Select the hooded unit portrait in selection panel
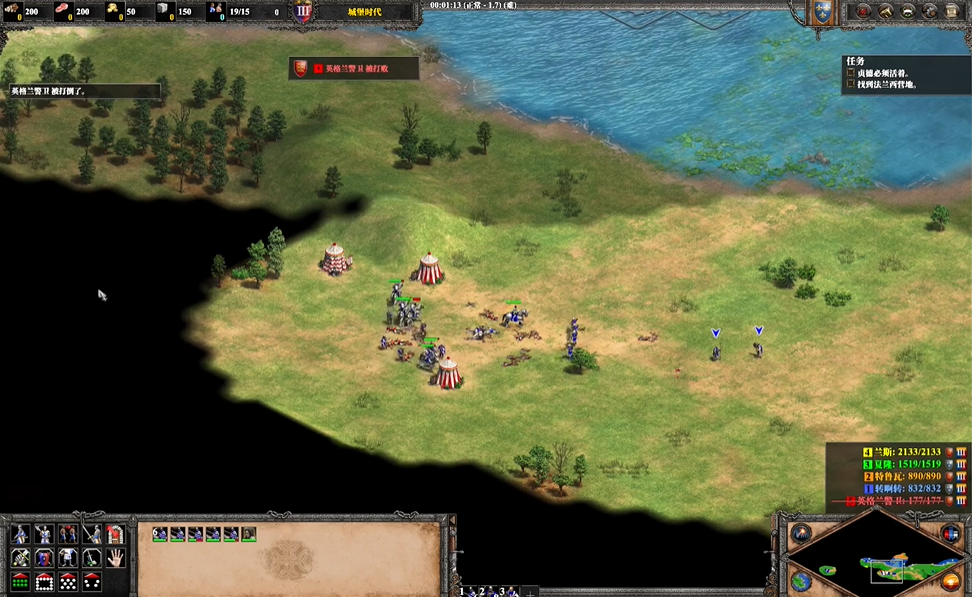Screen dimensions: 972x597 point(249,534)
